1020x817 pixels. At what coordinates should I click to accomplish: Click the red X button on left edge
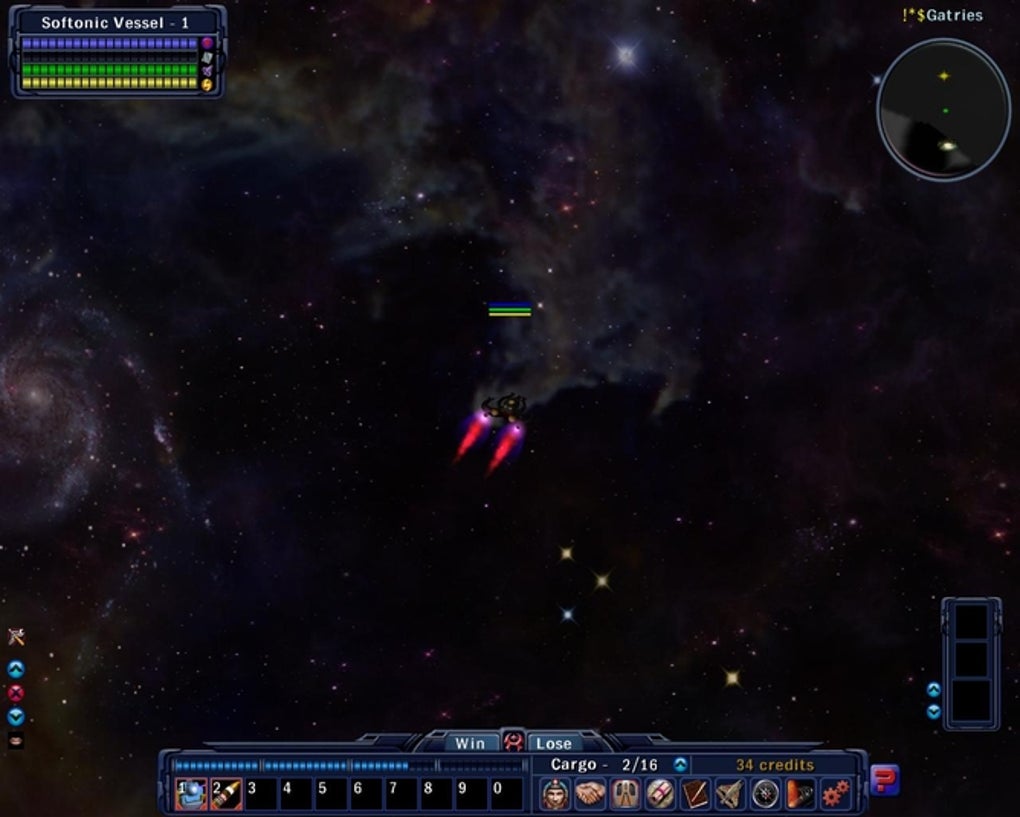pyautogui.click(x=15, y=693)
